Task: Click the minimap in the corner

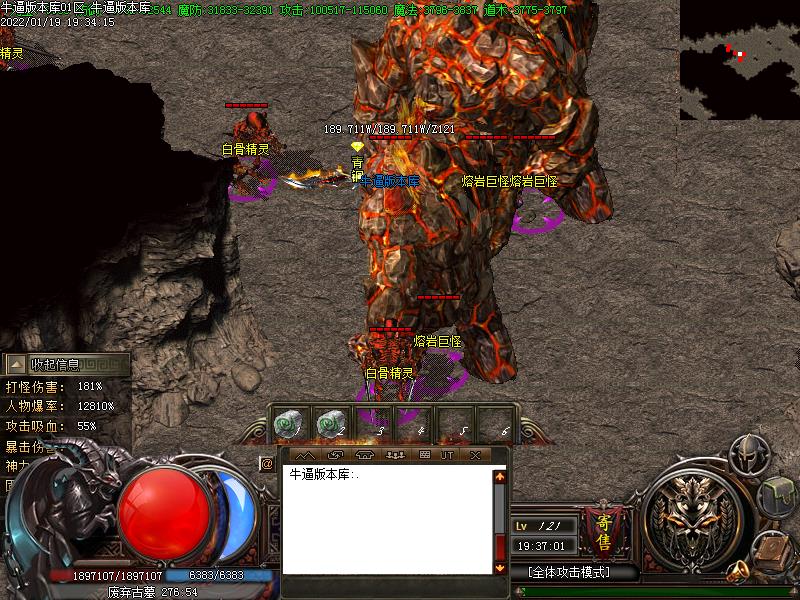Action: (x=739, y=60)
